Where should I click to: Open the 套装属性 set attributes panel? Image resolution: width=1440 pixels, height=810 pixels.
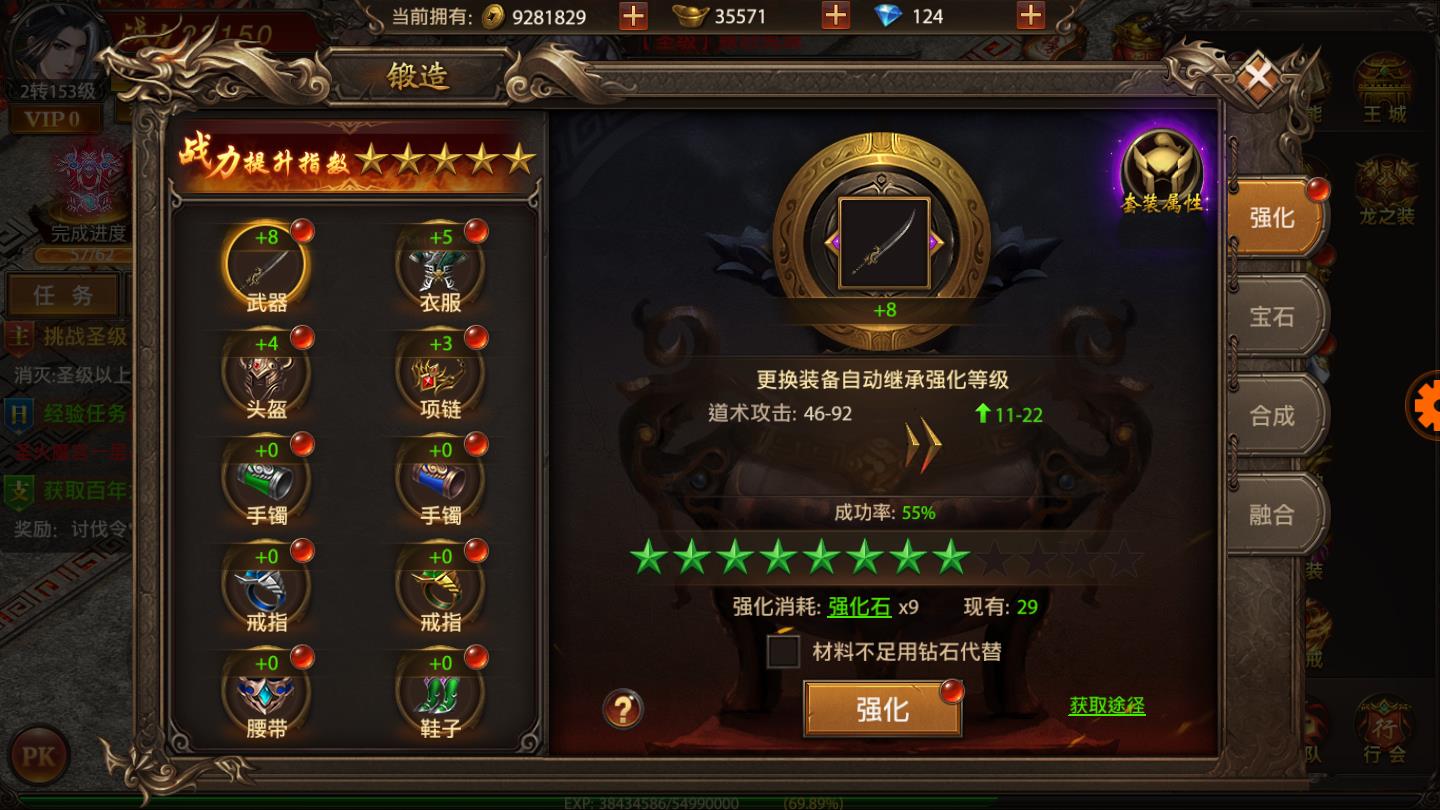click(1160, 165)
